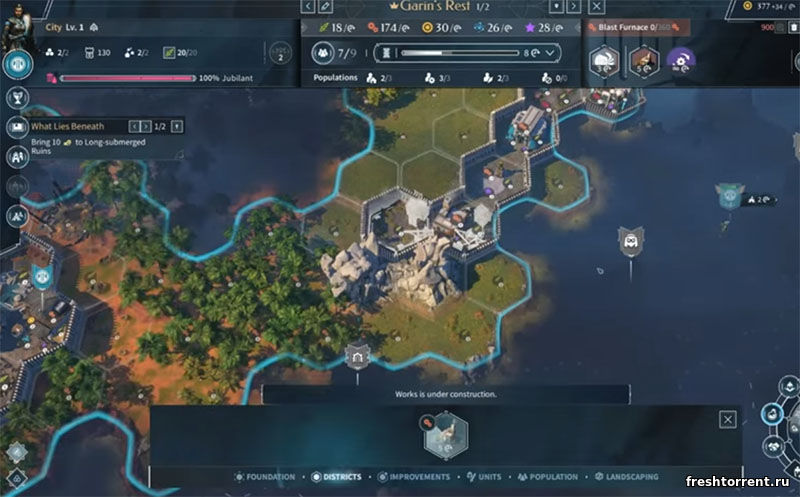Image resolution: width=800 pixels, height=497 pixels.
Task: Show next What Lies Beneath objective
Action: coord(160,126)
